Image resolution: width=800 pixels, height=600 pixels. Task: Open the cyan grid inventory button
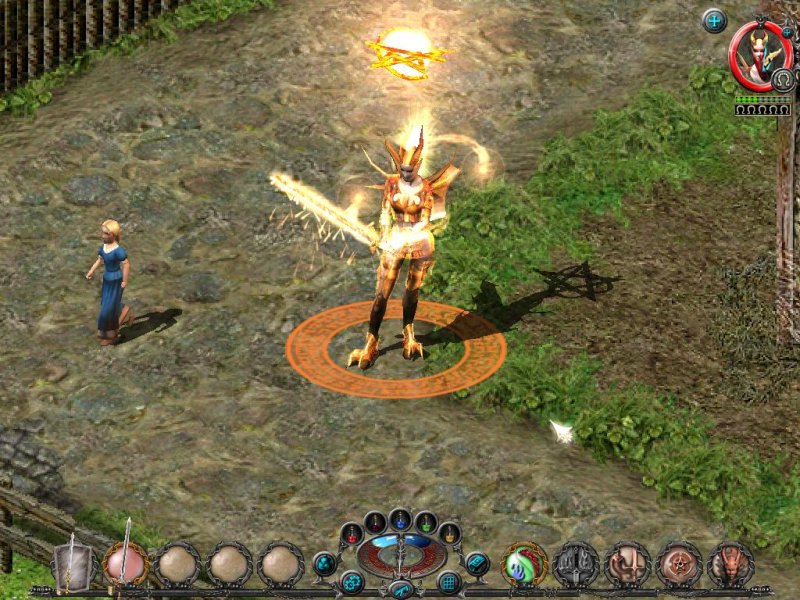[448, 581]
